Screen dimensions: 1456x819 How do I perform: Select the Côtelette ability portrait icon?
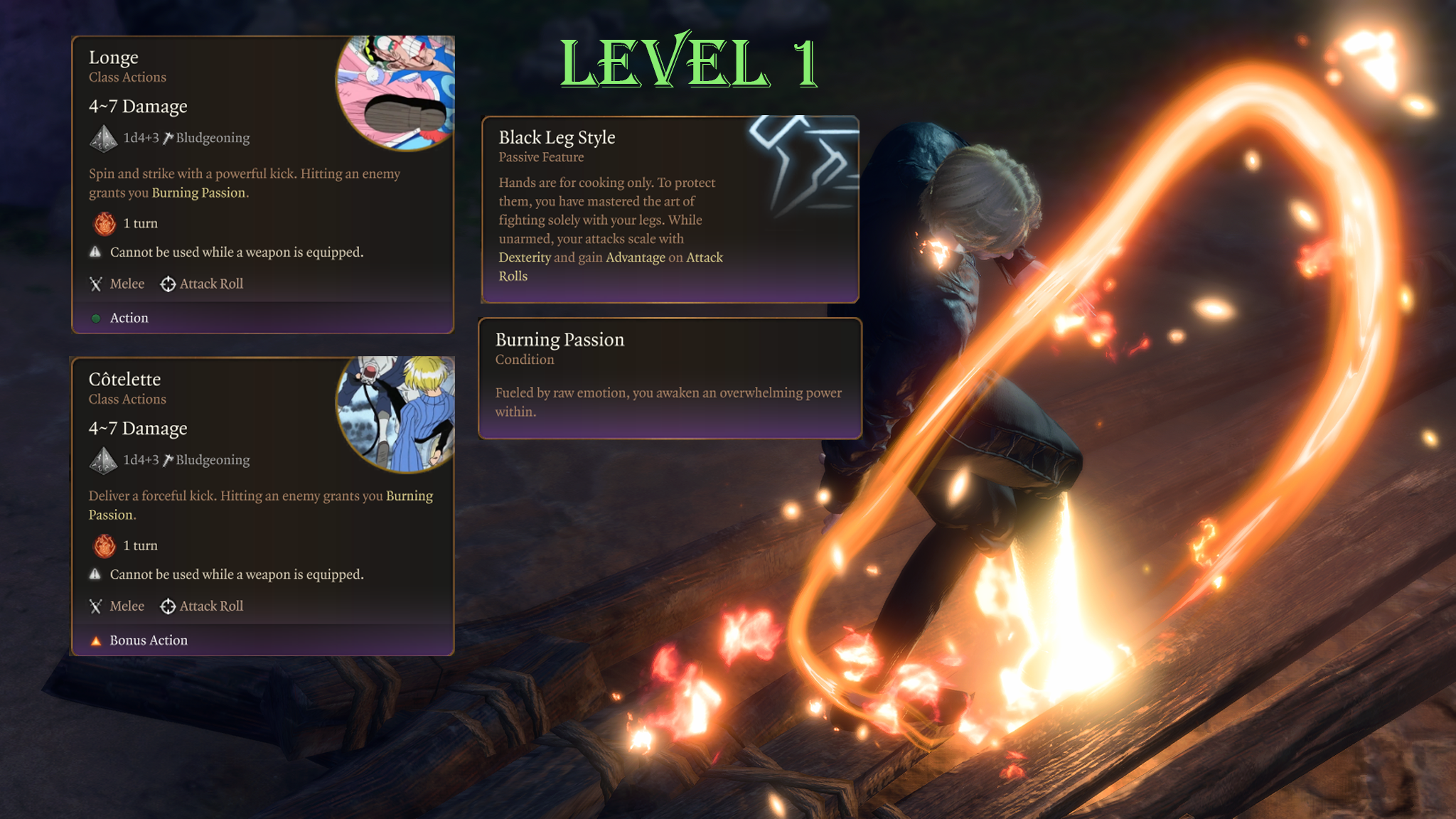(x=397, y=413)
